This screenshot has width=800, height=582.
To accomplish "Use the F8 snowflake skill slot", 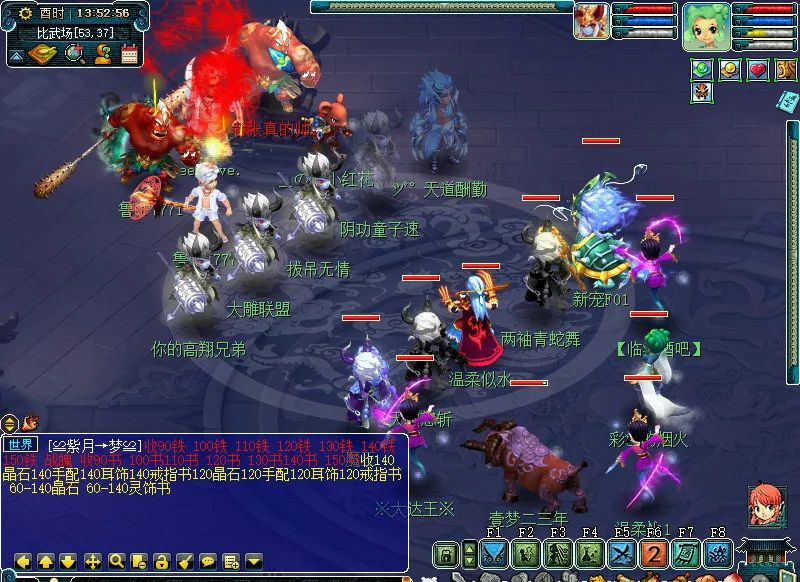I will (716, 555).
